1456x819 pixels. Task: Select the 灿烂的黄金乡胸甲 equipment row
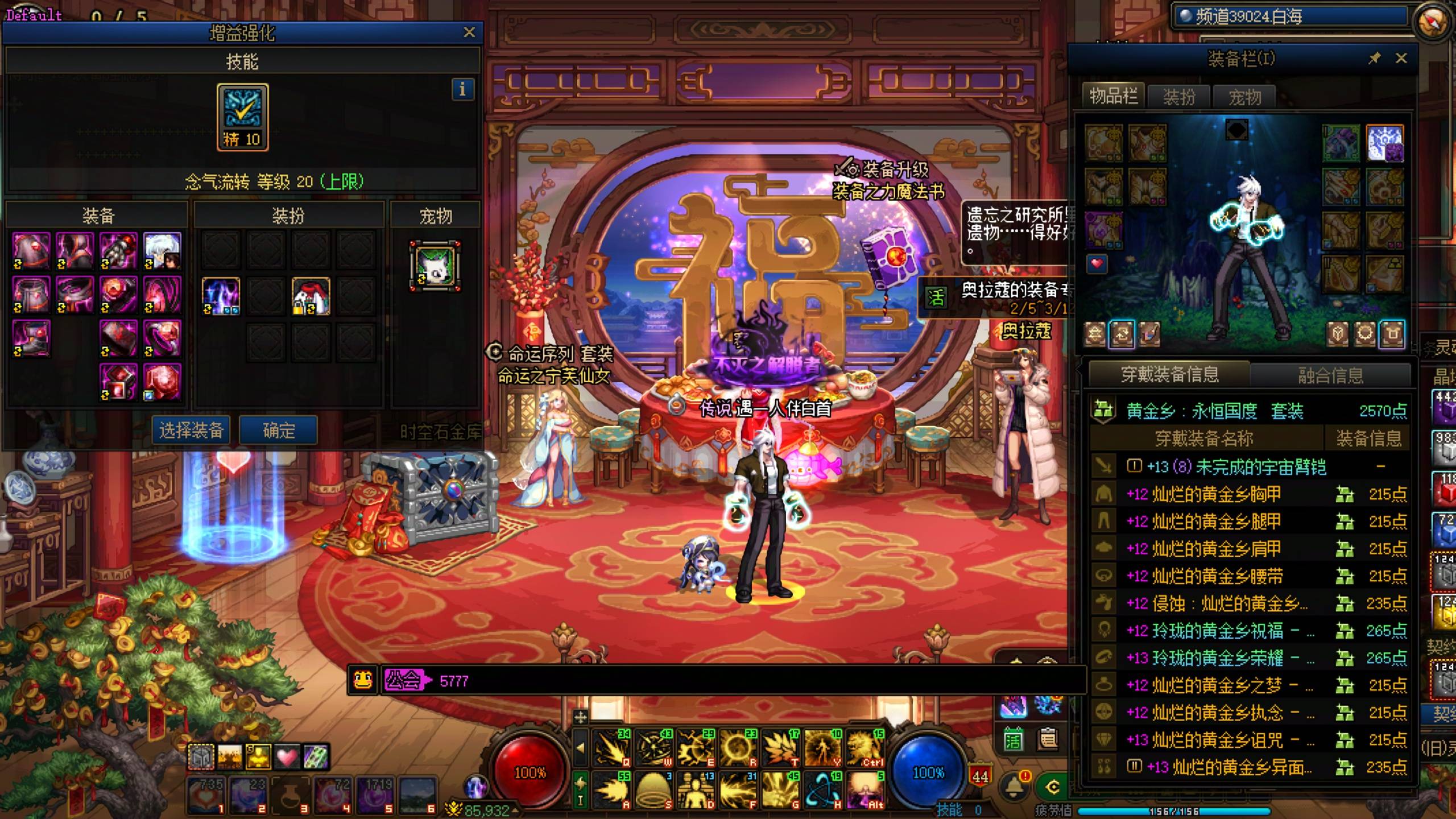[1216, 494]
